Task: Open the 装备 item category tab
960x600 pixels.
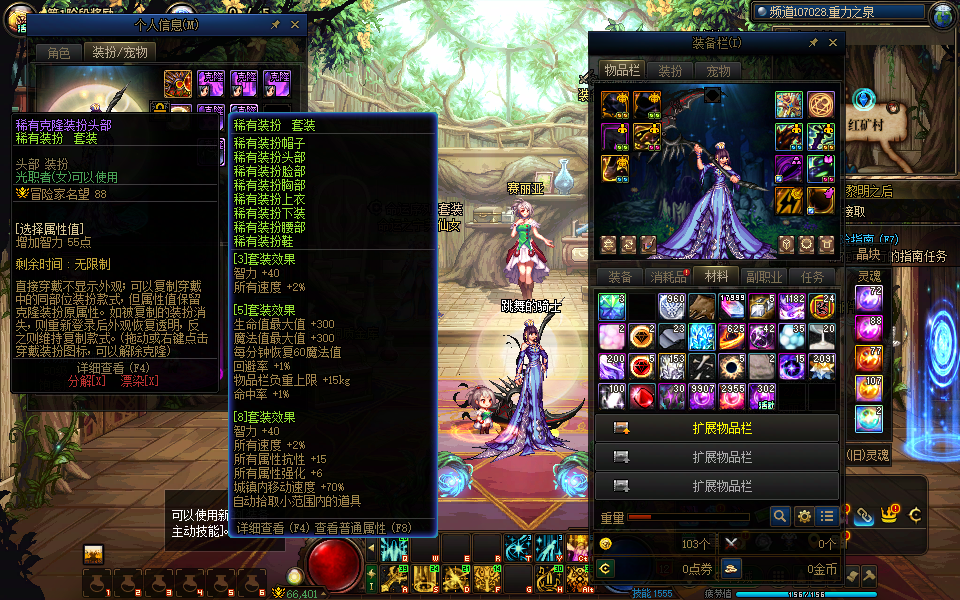Action: coord(620,277)
